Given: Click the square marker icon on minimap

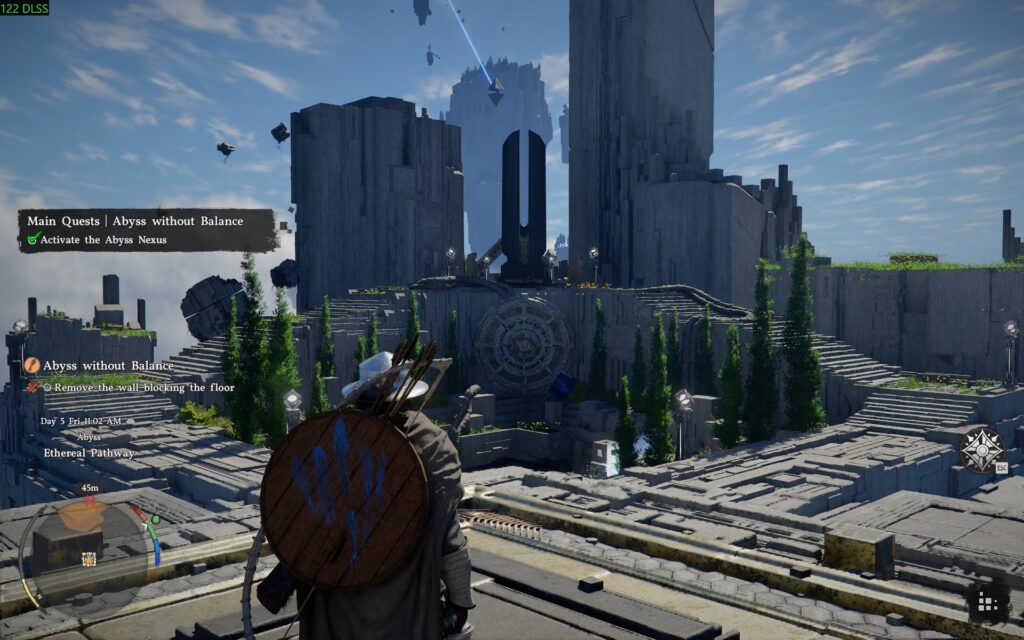Looking at the screenshot, I should [x=89, y=559].
